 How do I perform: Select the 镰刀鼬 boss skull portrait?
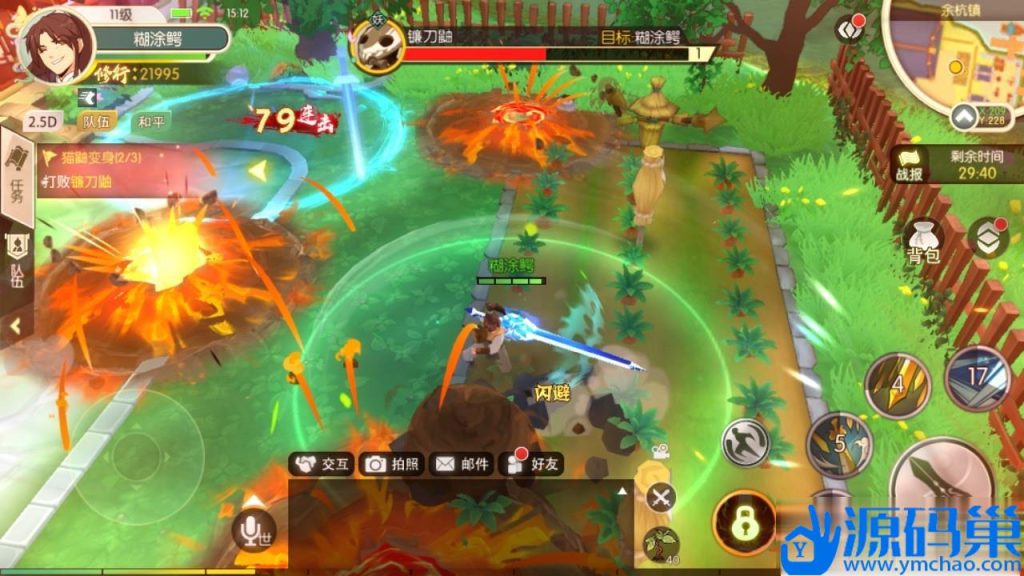point(376,44)
